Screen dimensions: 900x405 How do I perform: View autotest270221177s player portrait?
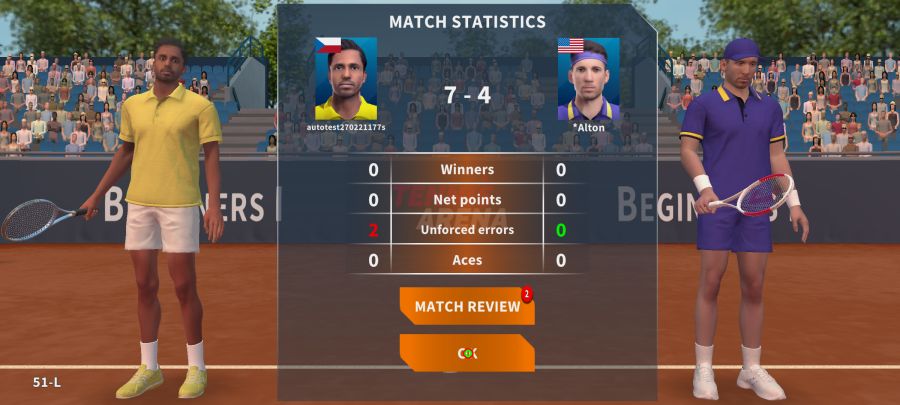[346, 79]
